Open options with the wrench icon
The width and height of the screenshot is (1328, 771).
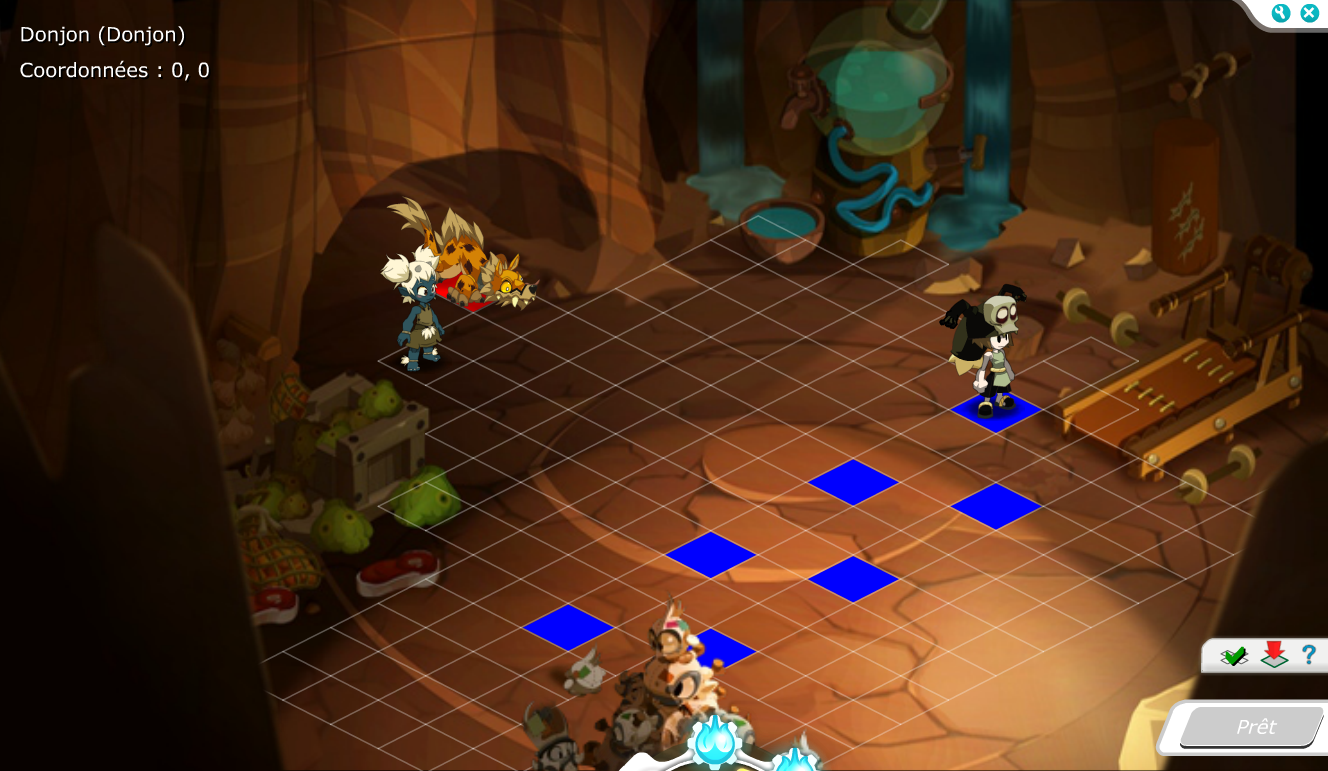point(1281,13)
